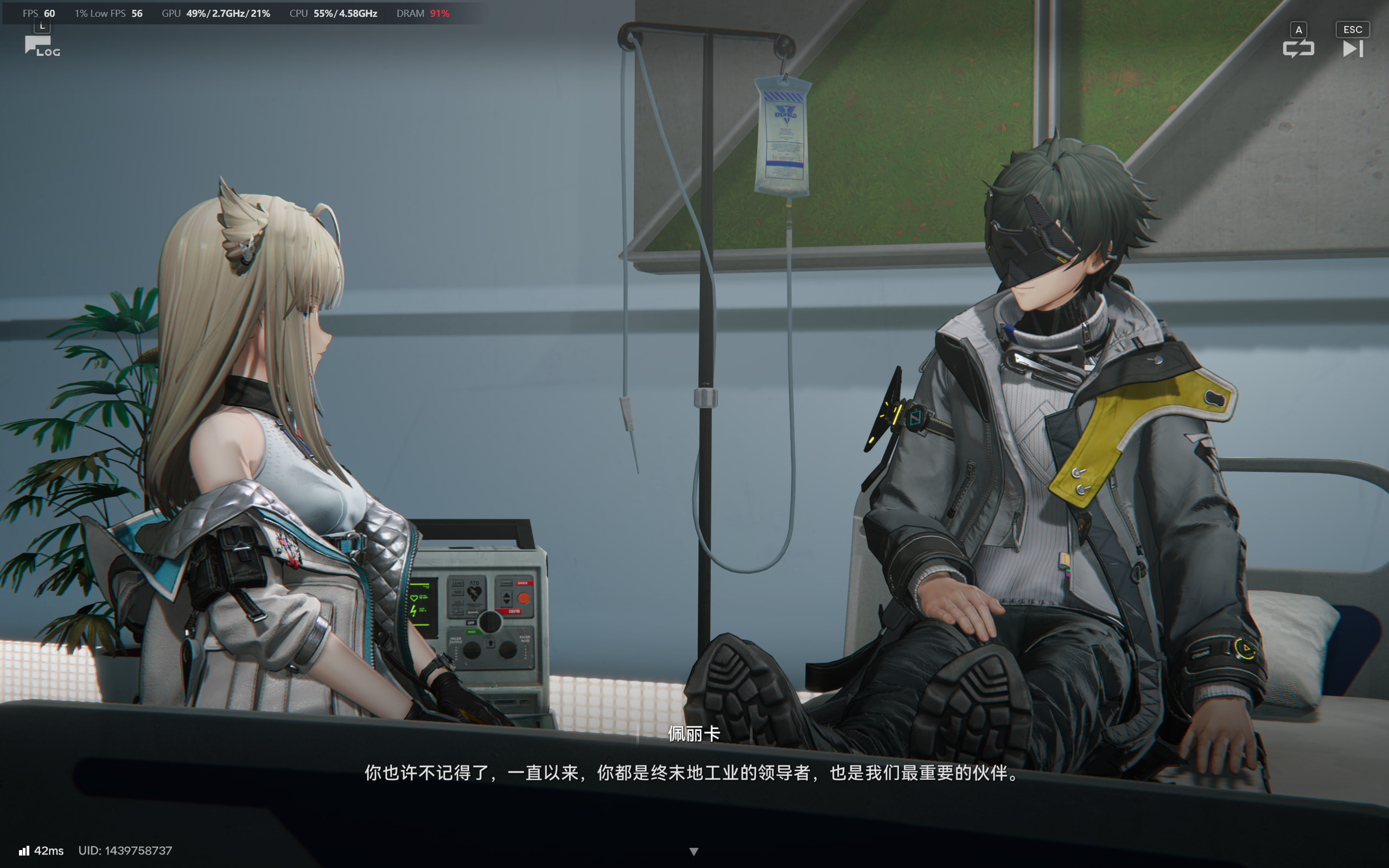Advance dialogue with the down arrow

[694, 851]
